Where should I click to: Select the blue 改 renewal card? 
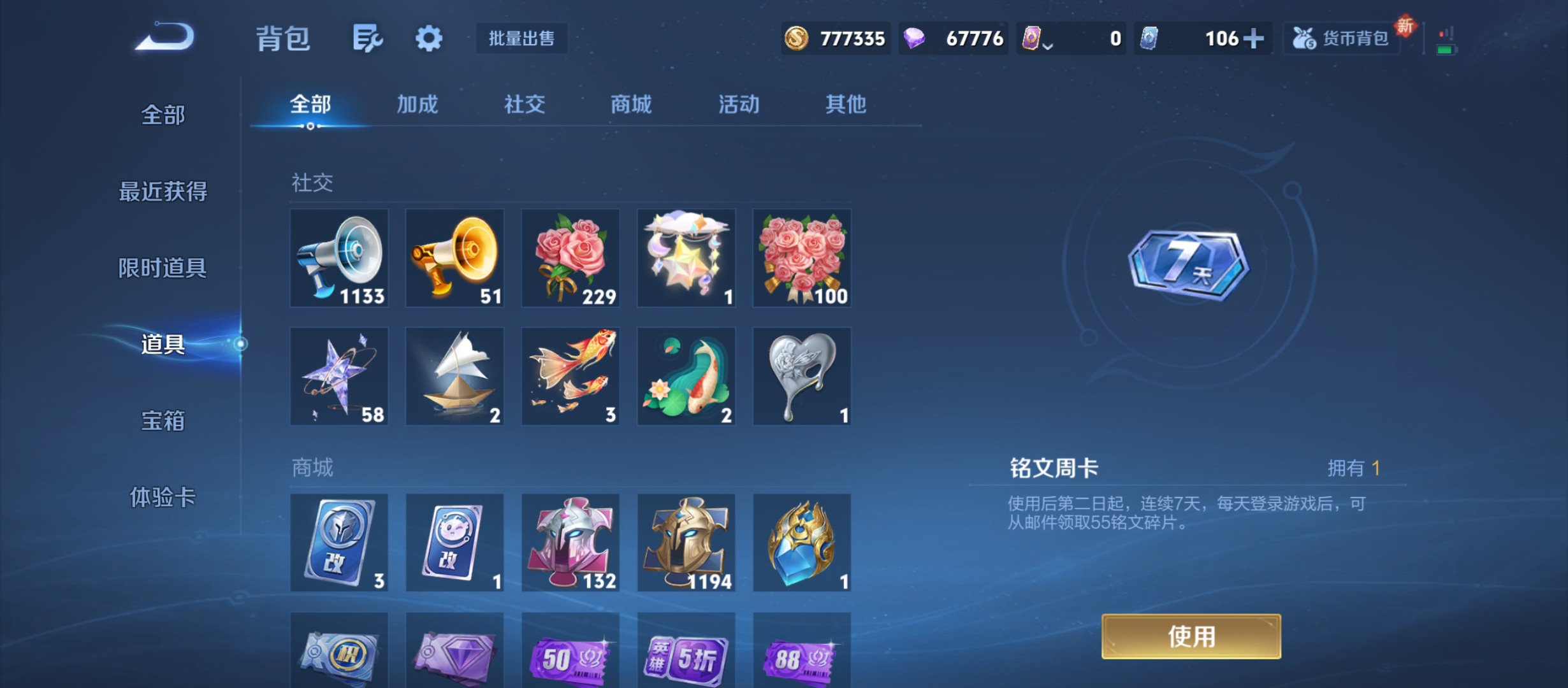(340, 543)
